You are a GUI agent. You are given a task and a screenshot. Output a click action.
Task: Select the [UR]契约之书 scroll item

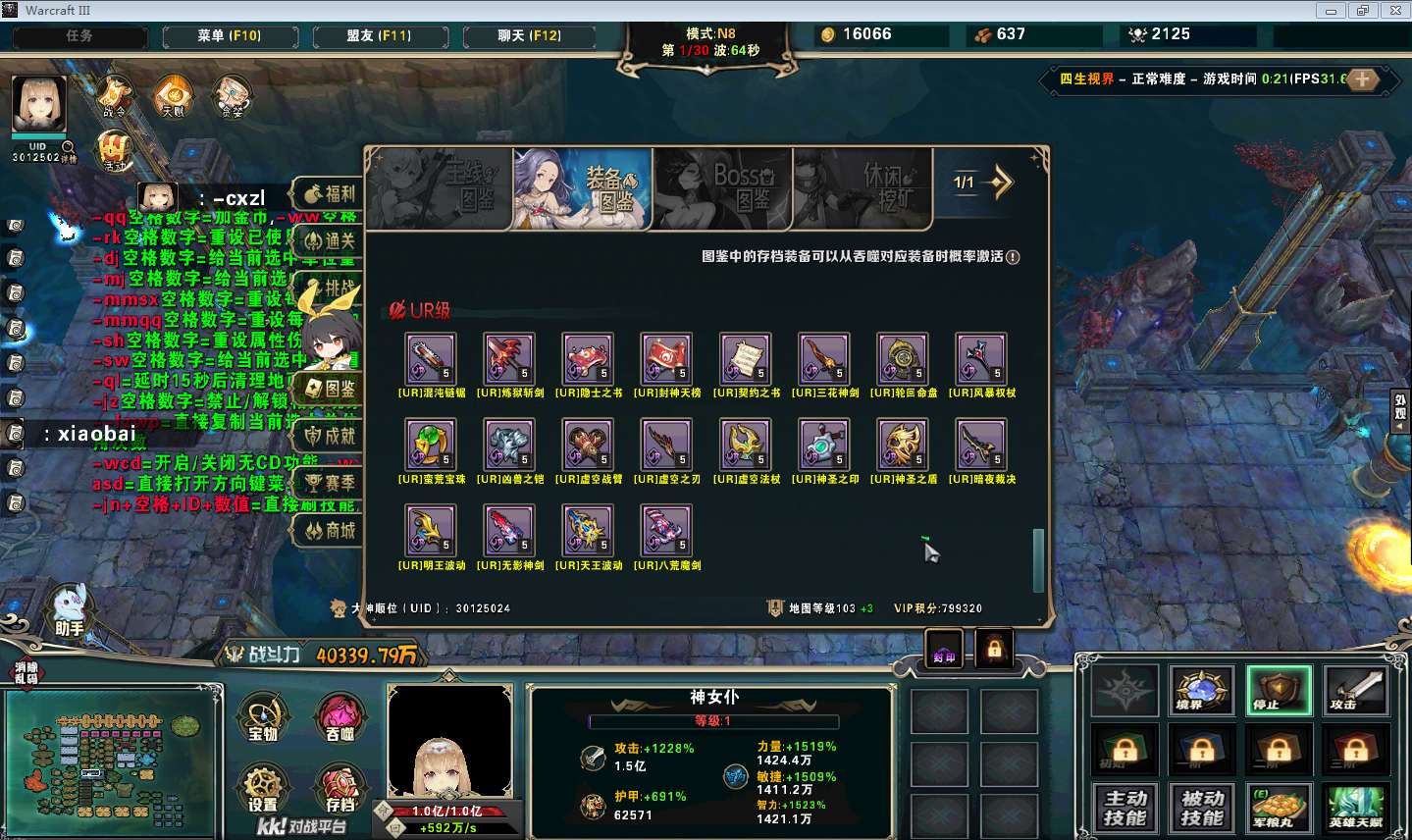746,358
